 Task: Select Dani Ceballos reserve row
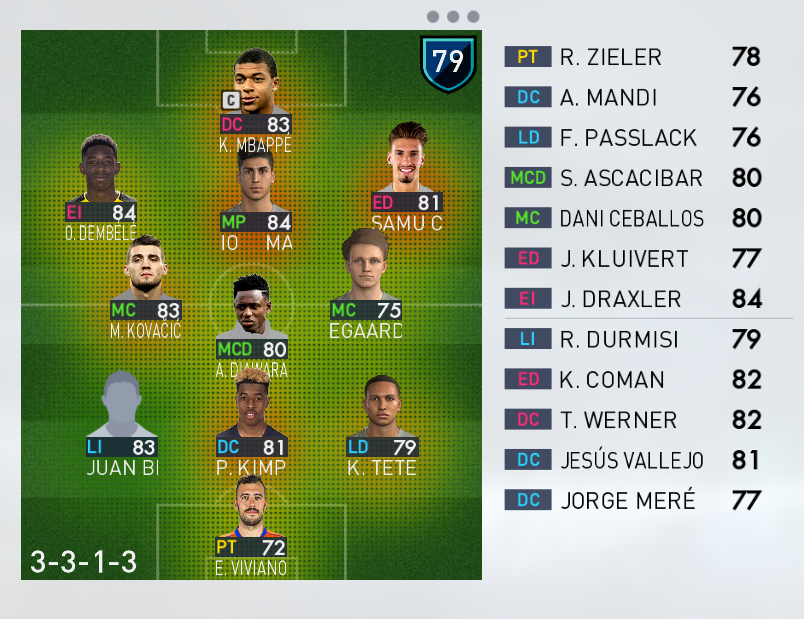tap(635, 218)
